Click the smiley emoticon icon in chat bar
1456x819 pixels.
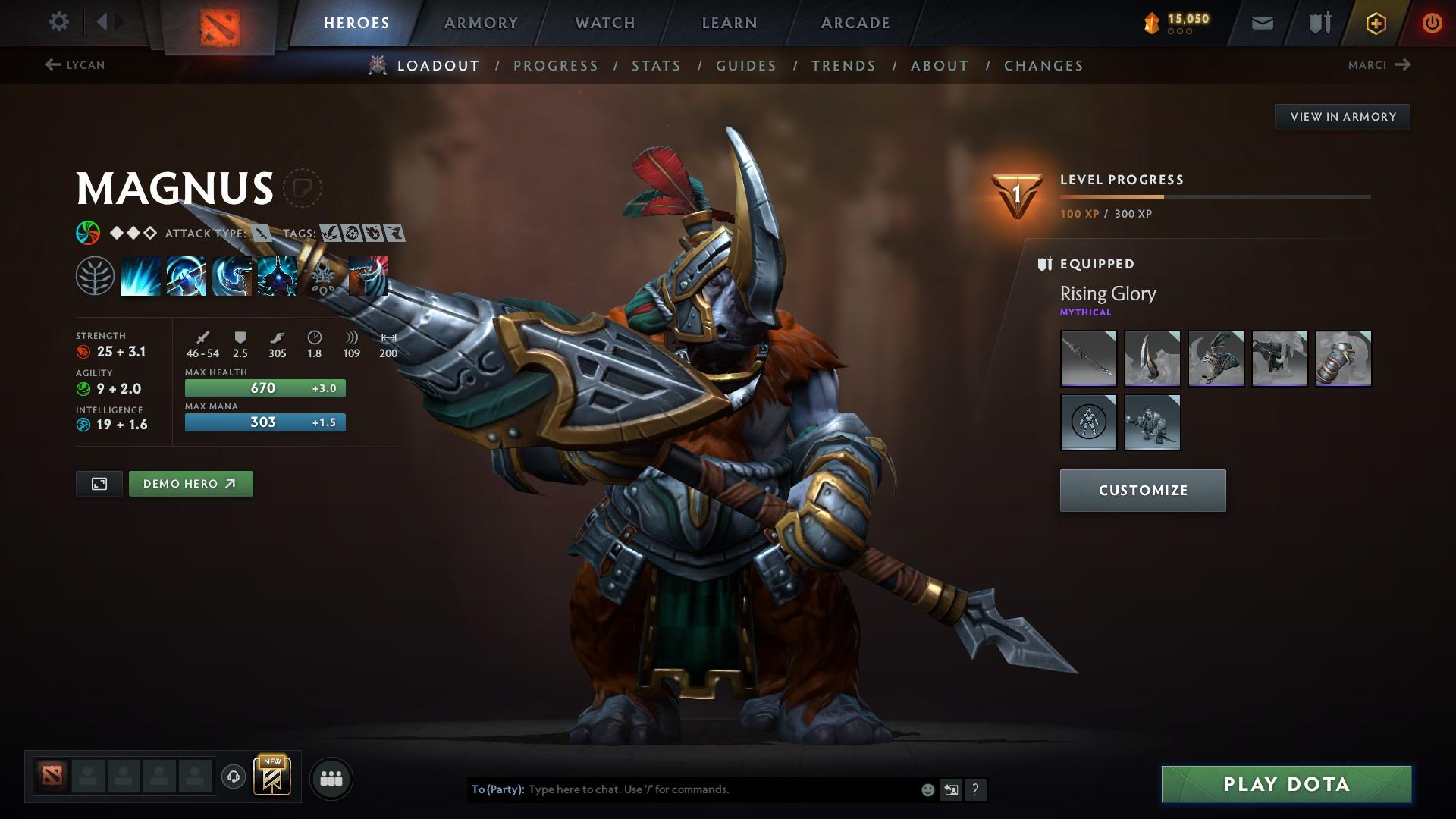tap(927, 789)
